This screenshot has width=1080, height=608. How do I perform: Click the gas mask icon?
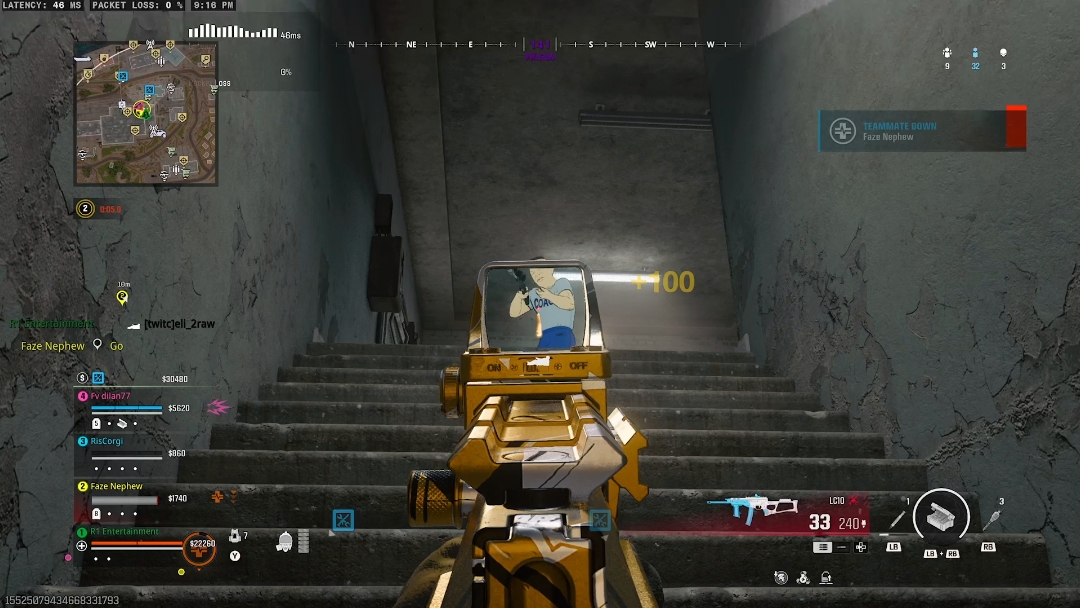point(285,542)
